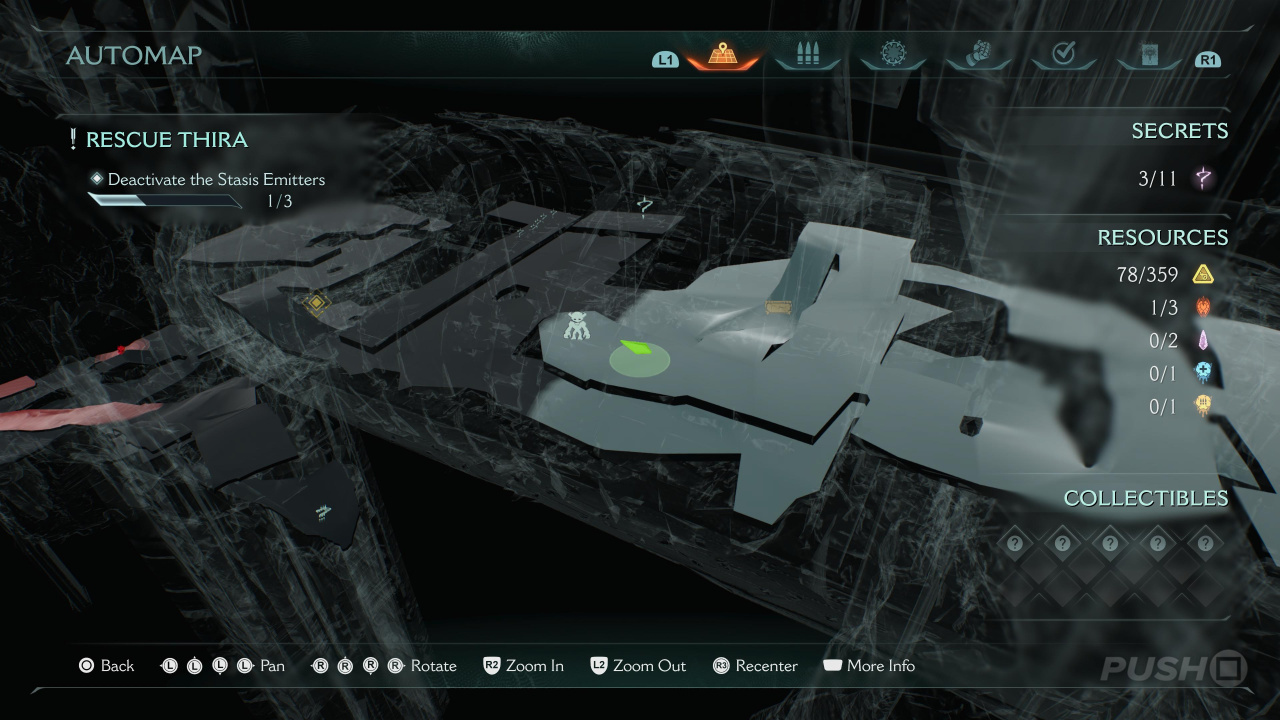Image resolution: width=1280 pixels, height=720 pixels.
Task: Switch to the bullets weapons tab
Action: coord(807,55)
